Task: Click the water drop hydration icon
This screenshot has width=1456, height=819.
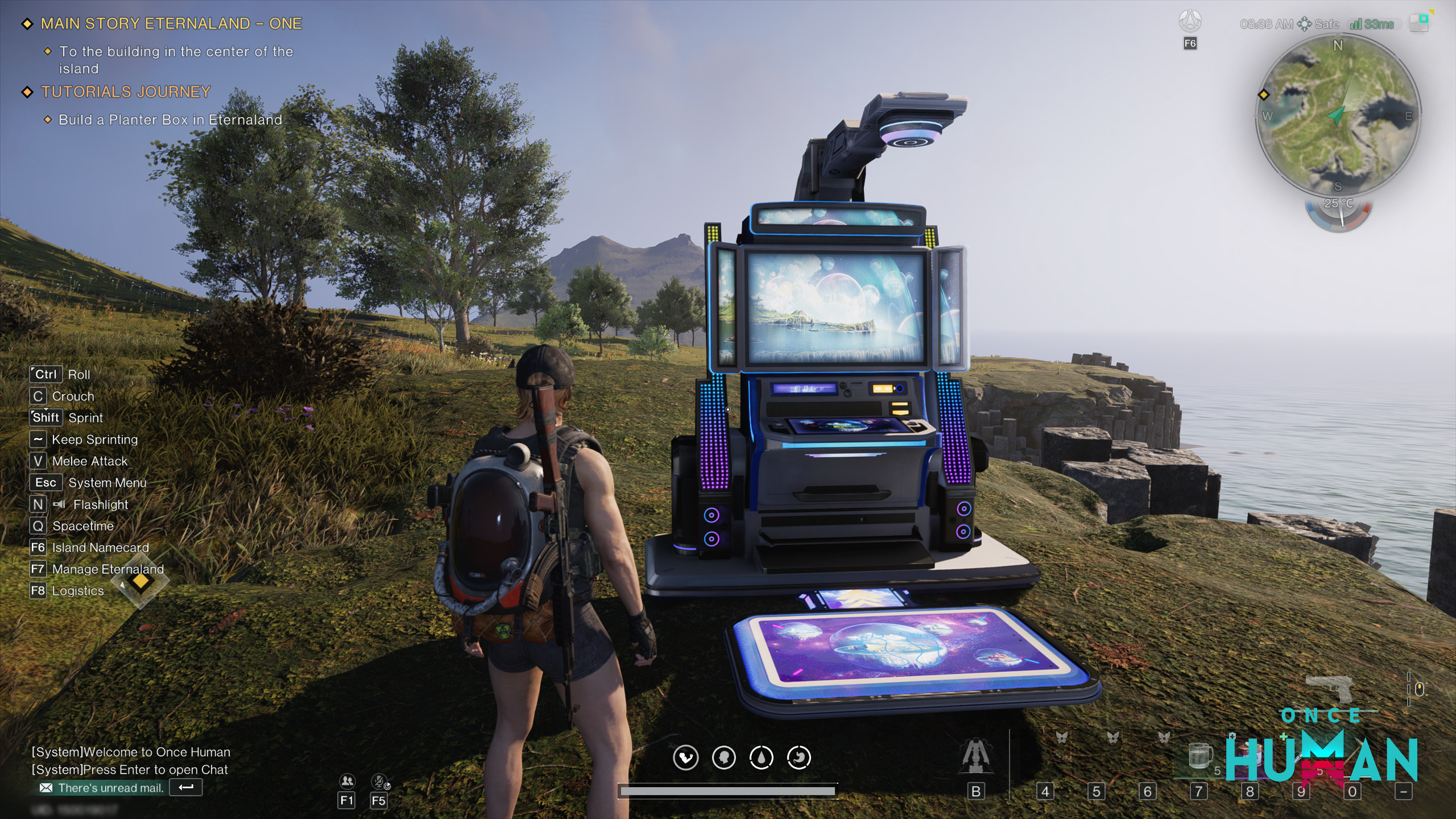Action: coord(761,758)
